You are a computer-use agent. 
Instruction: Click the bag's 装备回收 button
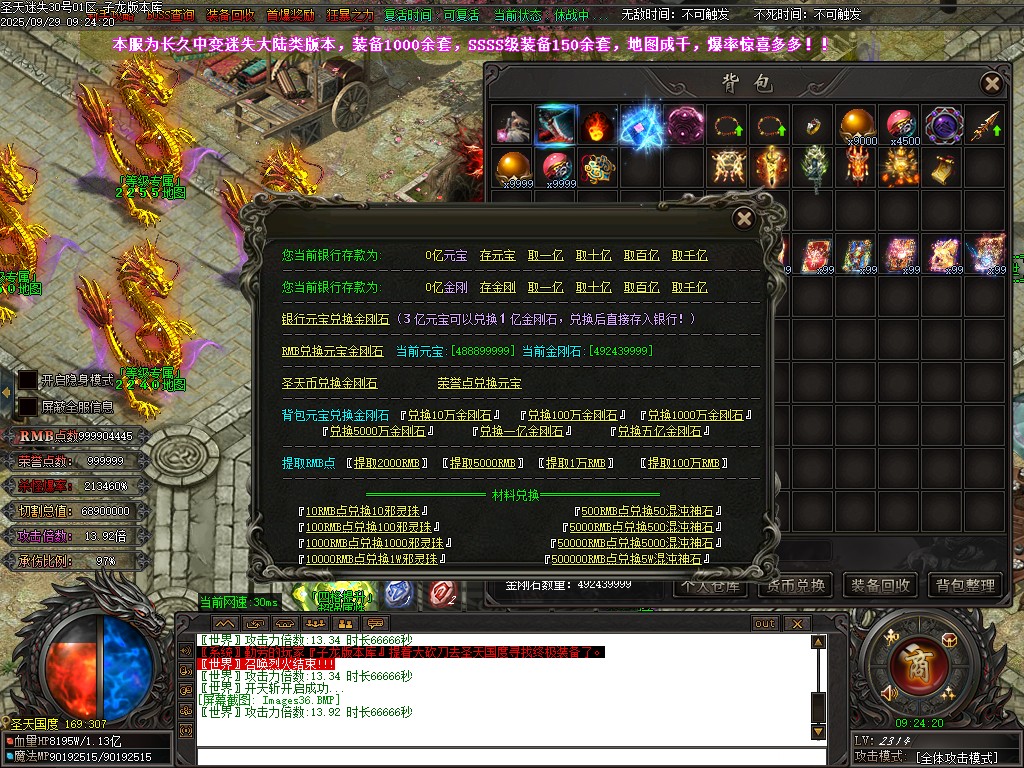pos(880,585)
